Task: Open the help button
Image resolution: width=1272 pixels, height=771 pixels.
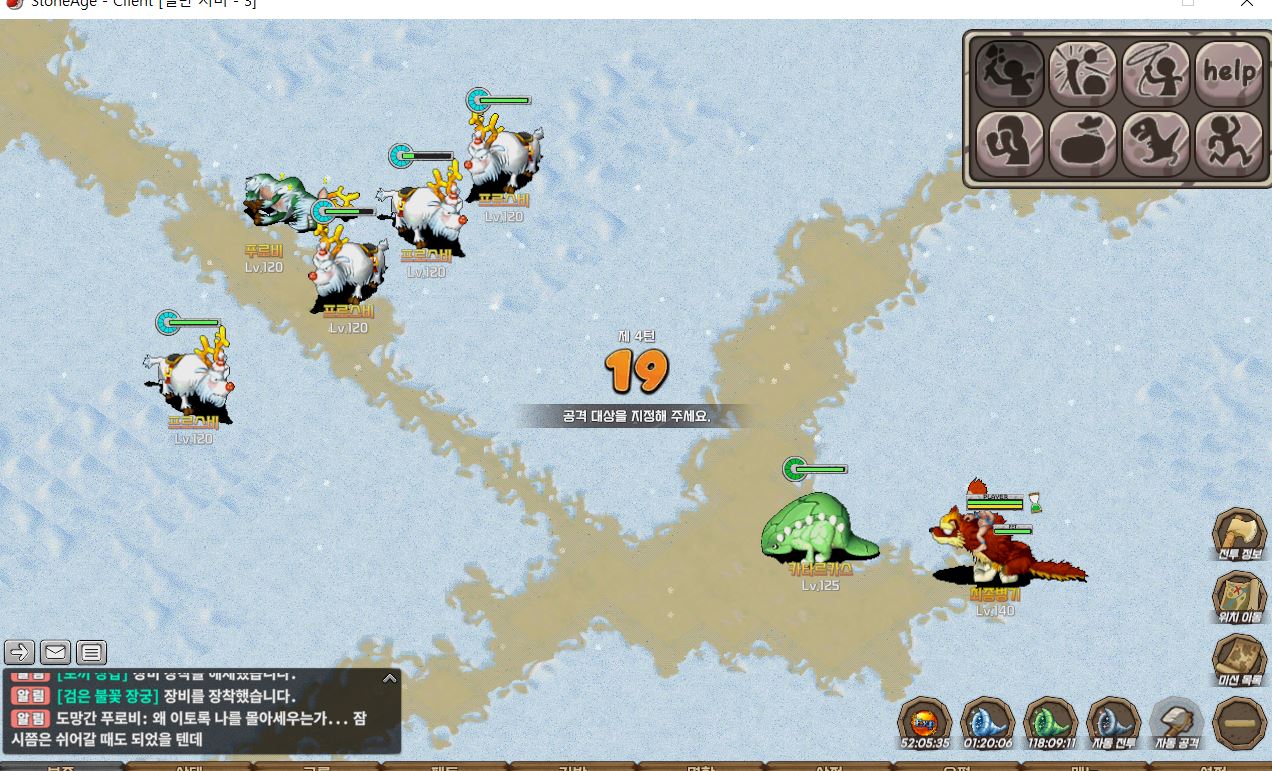Action: point(1229,72)
